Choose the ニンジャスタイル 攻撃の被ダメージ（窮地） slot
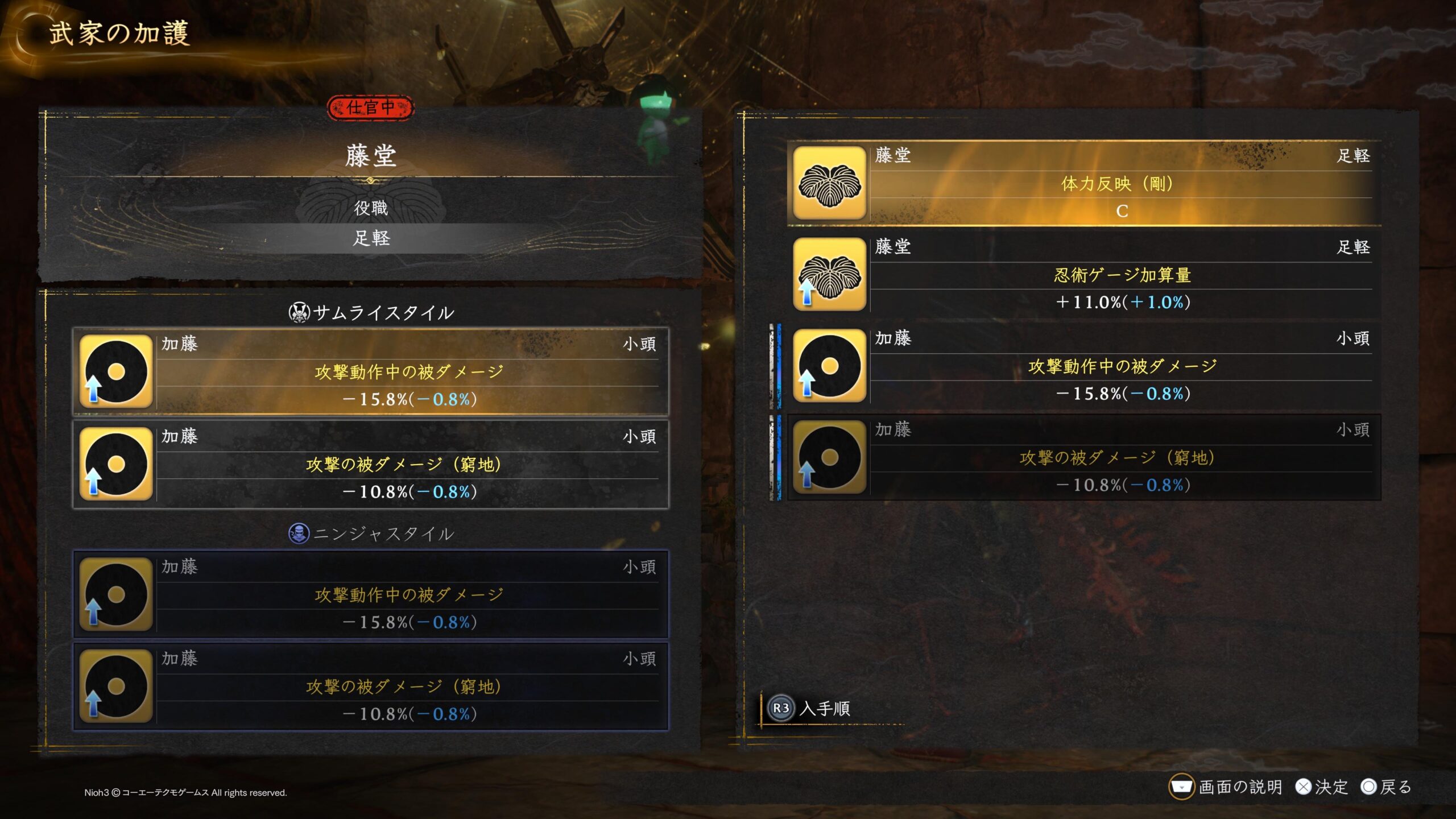1456x819 pixels. (370, 686)
